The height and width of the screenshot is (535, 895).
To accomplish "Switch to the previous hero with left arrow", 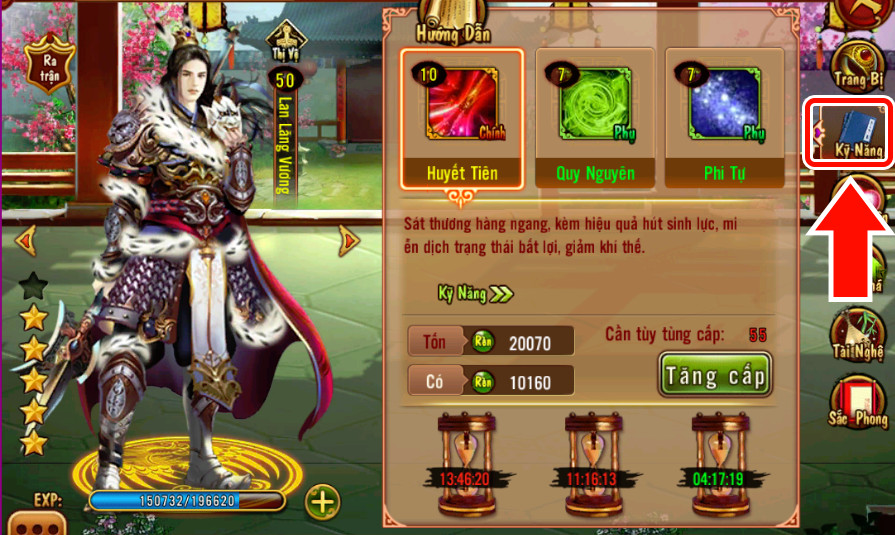I will point(23,240).
